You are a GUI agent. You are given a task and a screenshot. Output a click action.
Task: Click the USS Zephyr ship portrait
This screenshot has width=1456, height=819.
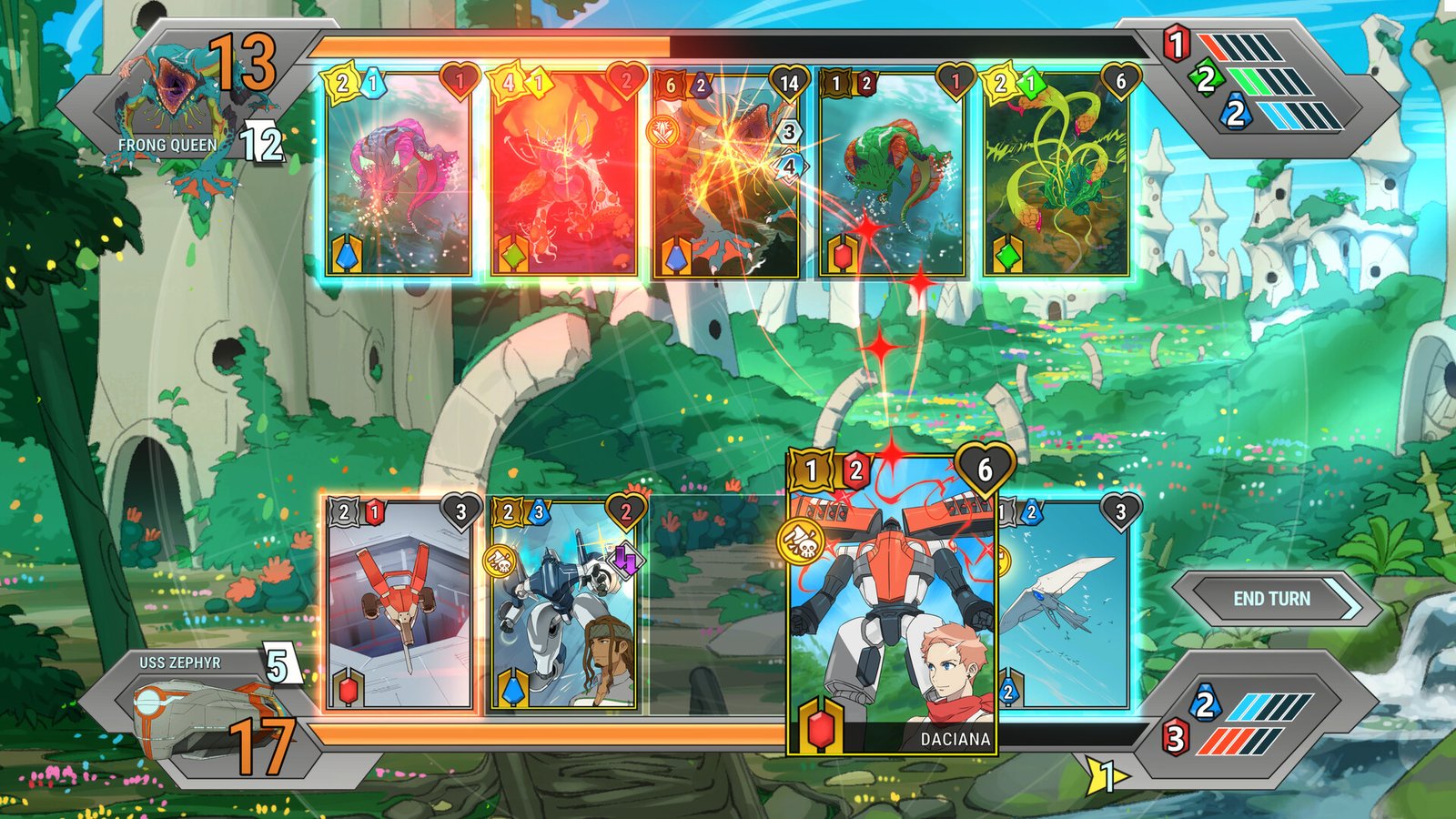[196, 714]
